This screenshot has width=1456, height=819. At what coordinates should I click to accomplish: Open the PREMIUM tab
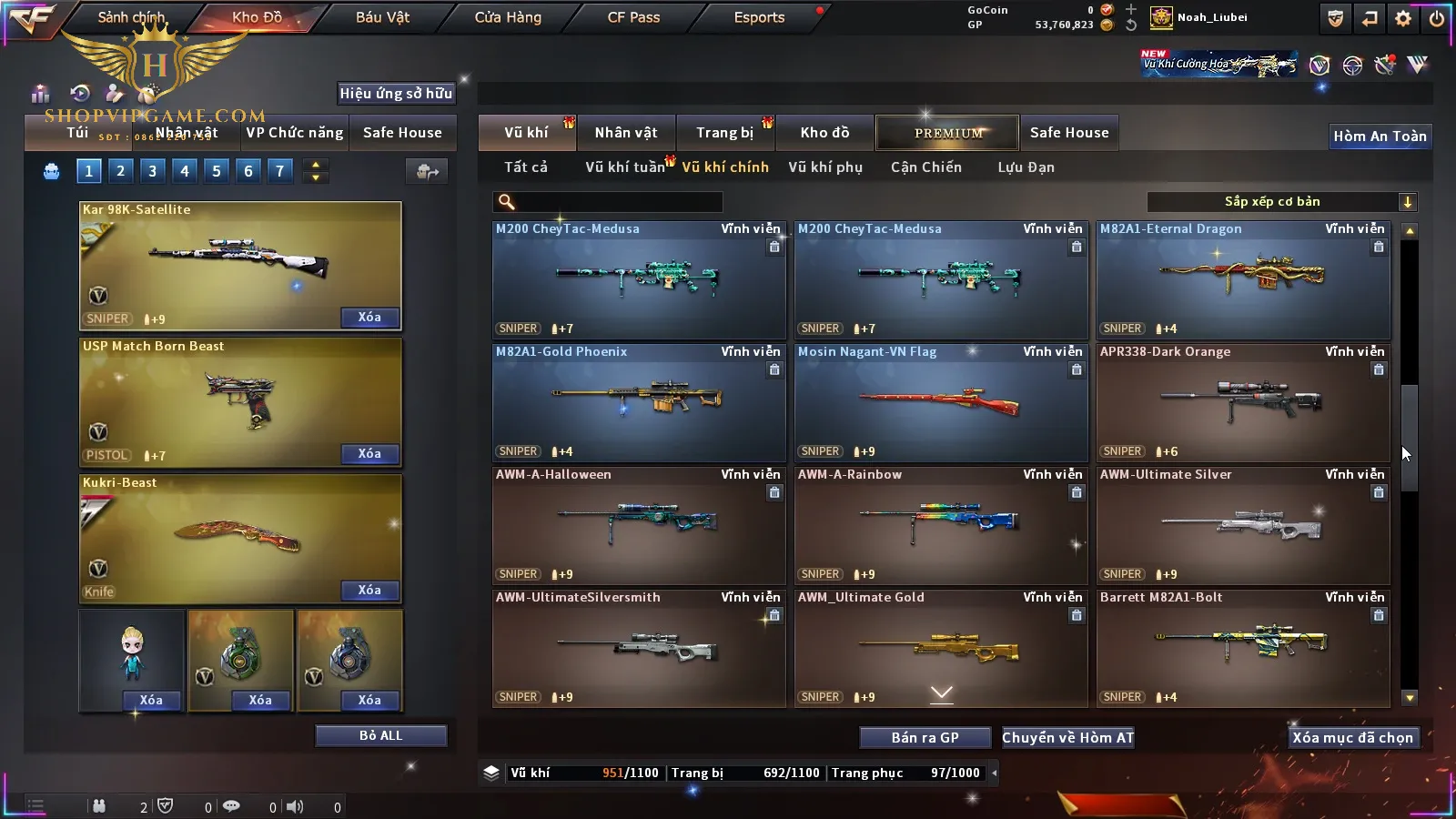point(947,133)
